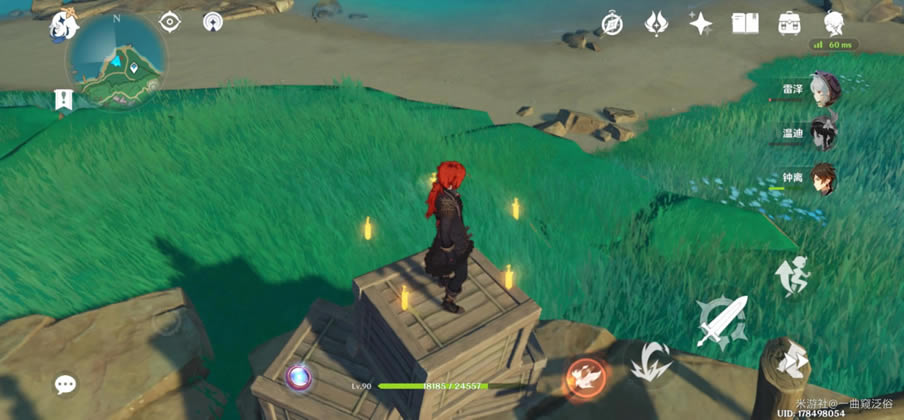Toggle the eye-shaped Elemental Sight icon
Image resolution: width=904 pixels, height=420 pixels.
pos(170,22)
